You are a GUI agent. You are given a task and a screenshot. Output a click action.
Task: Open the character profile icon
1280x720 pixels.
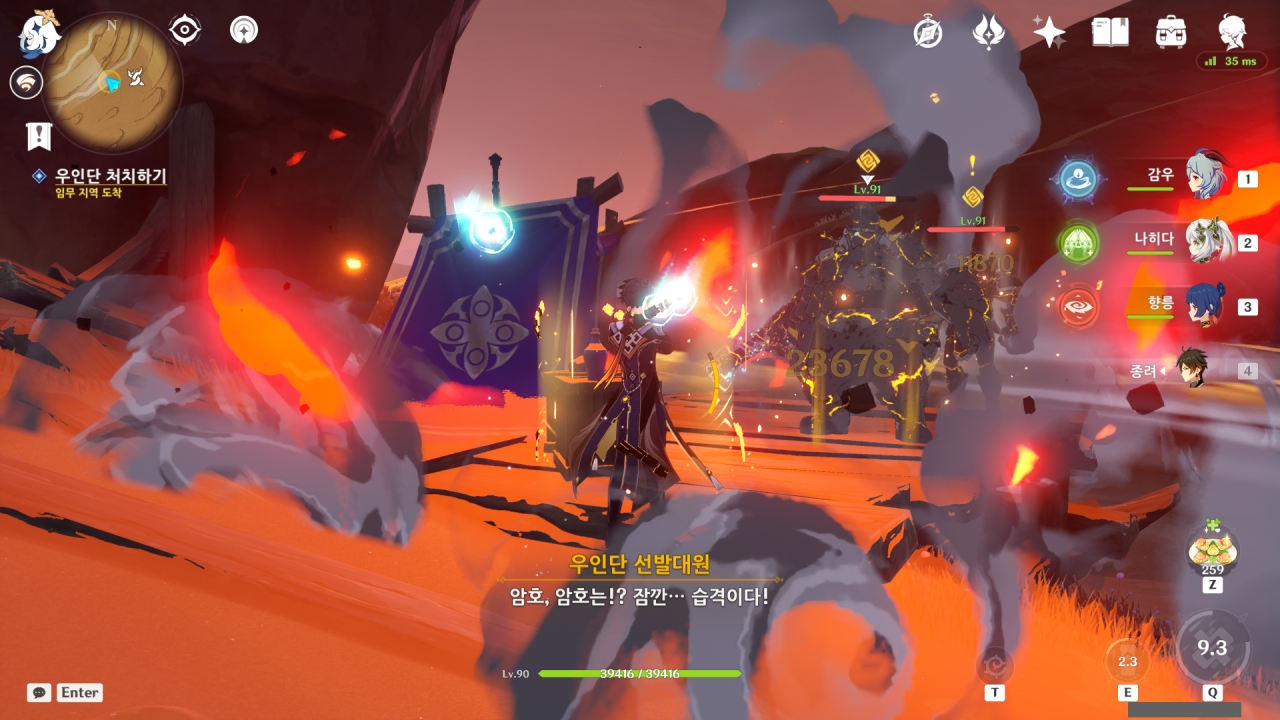[x=1232, y=32]
